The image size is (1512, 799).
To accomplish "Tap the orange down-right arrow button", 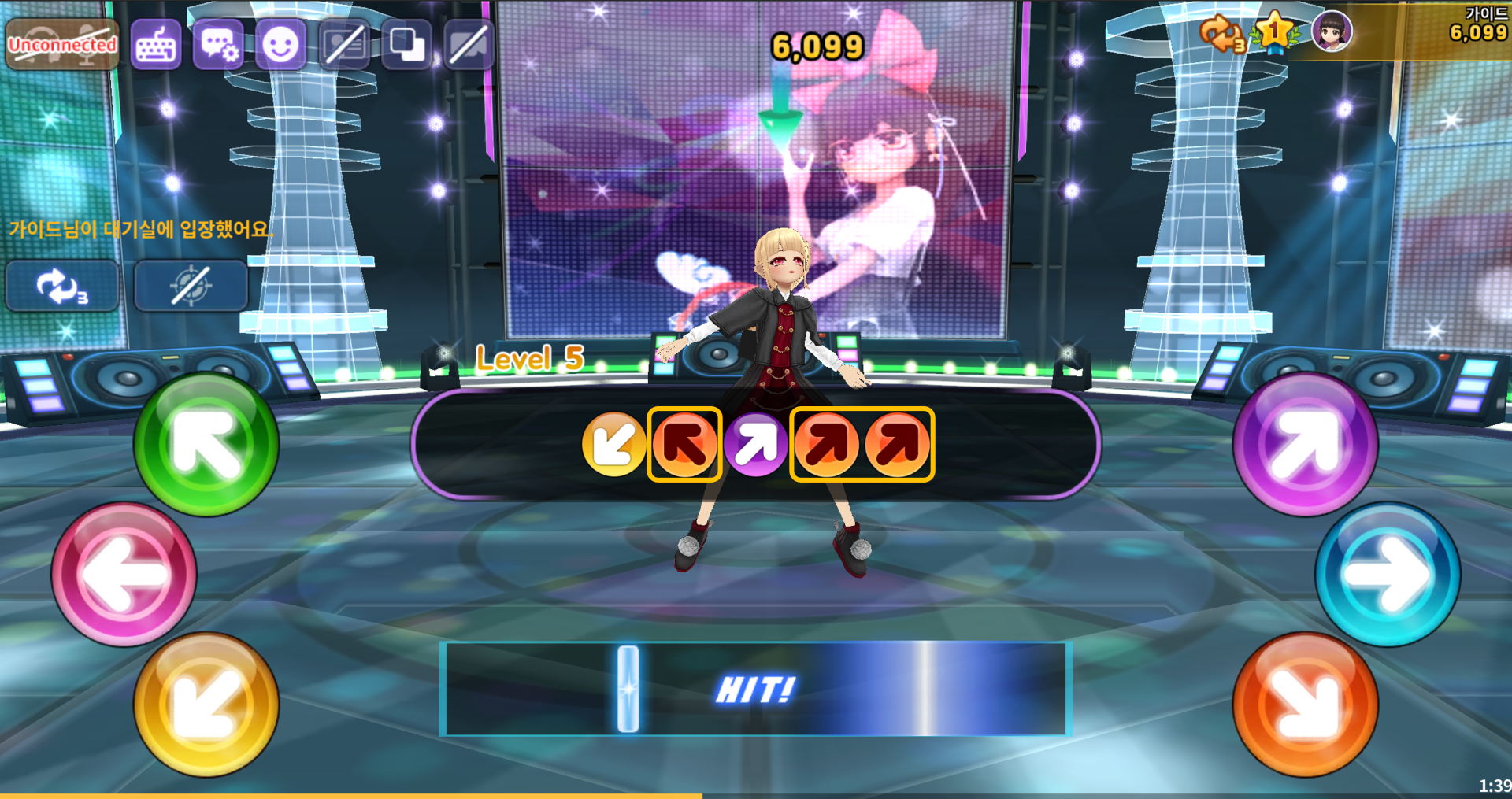I will coord(1305,705).
